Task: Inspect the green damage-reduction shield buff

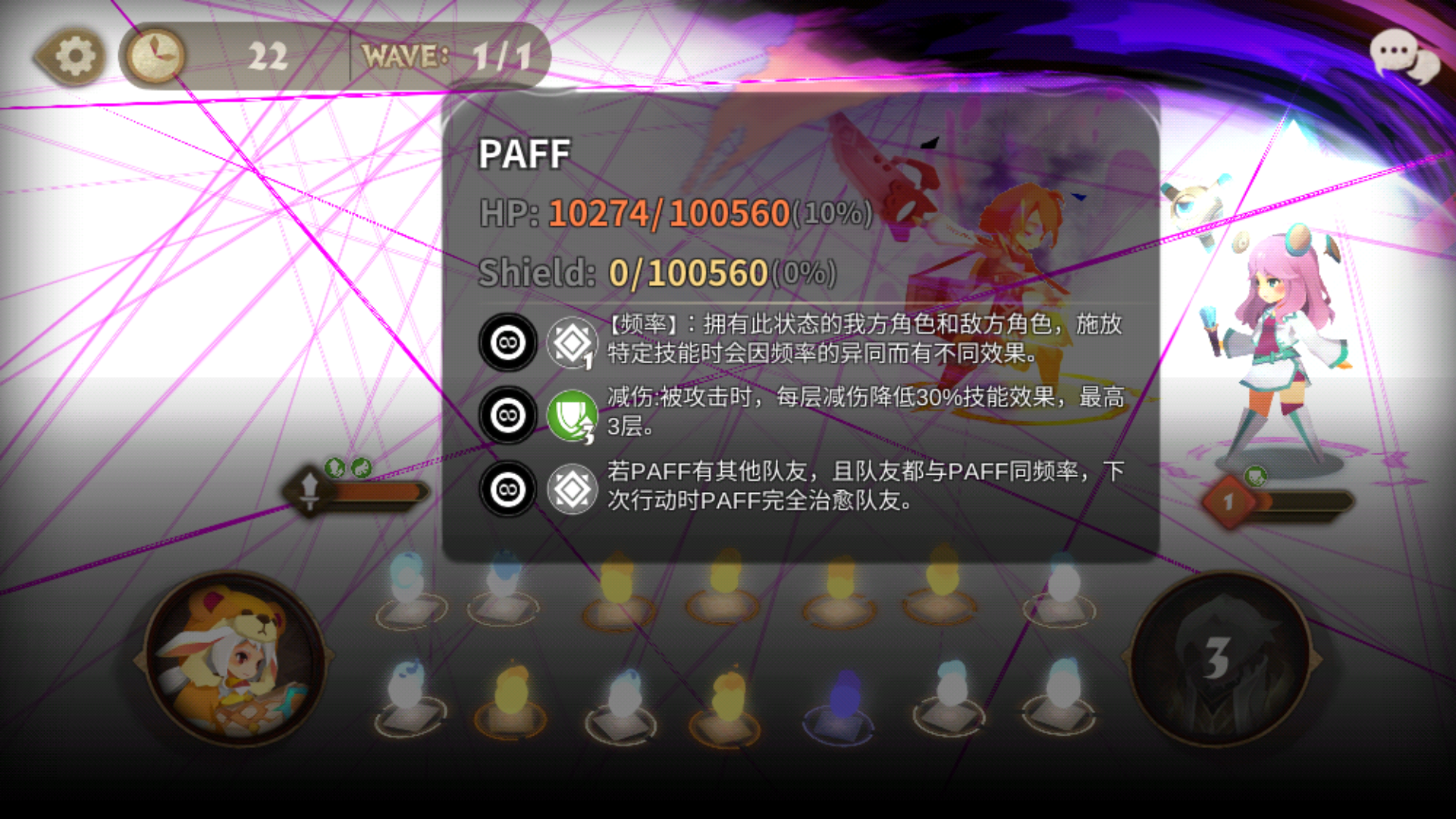Action: coord(573,416)
